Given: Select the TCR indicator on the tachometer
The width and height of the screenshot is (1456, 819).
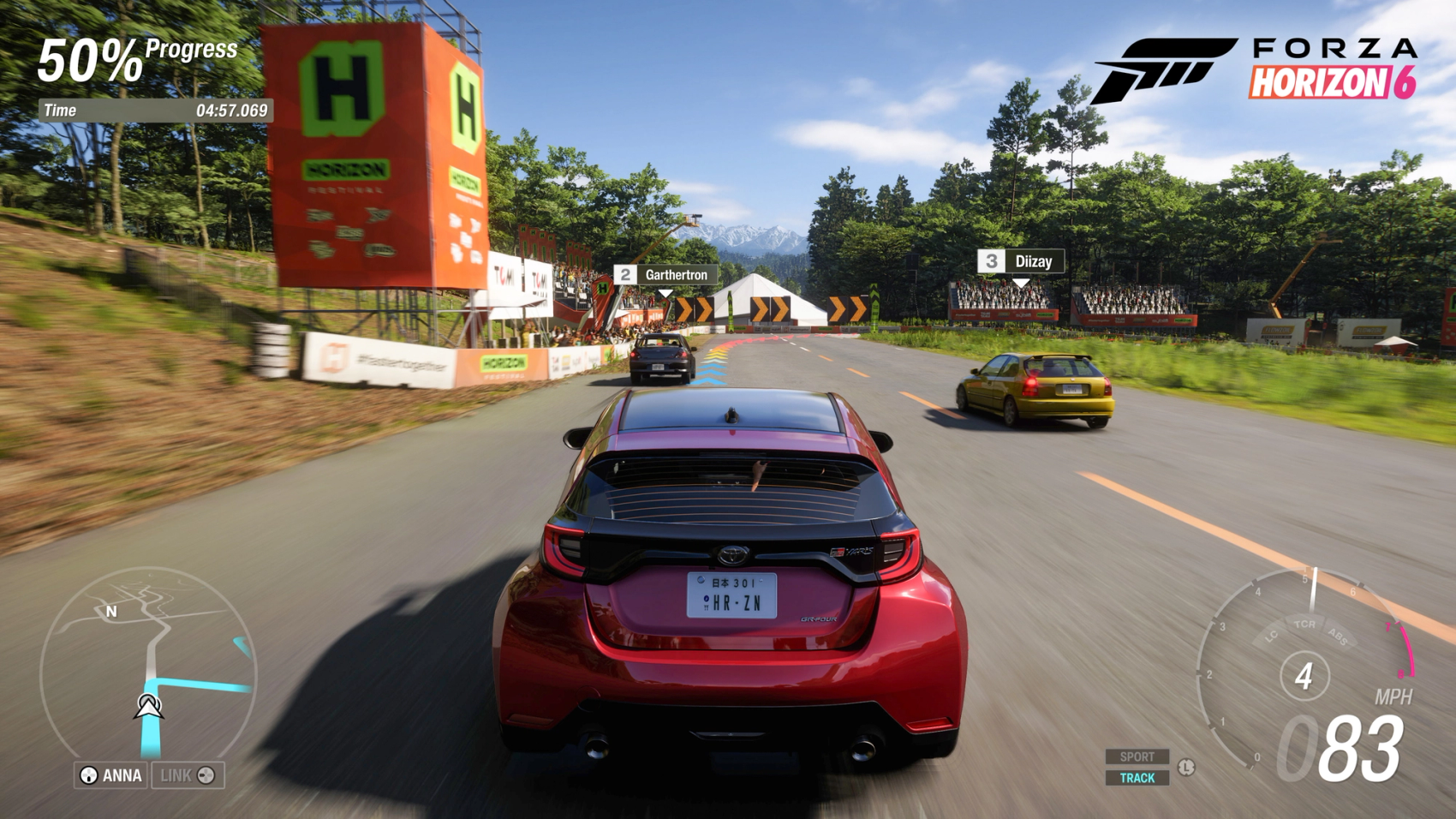Looking at the screenshot, I should (x=1305, y=625).
